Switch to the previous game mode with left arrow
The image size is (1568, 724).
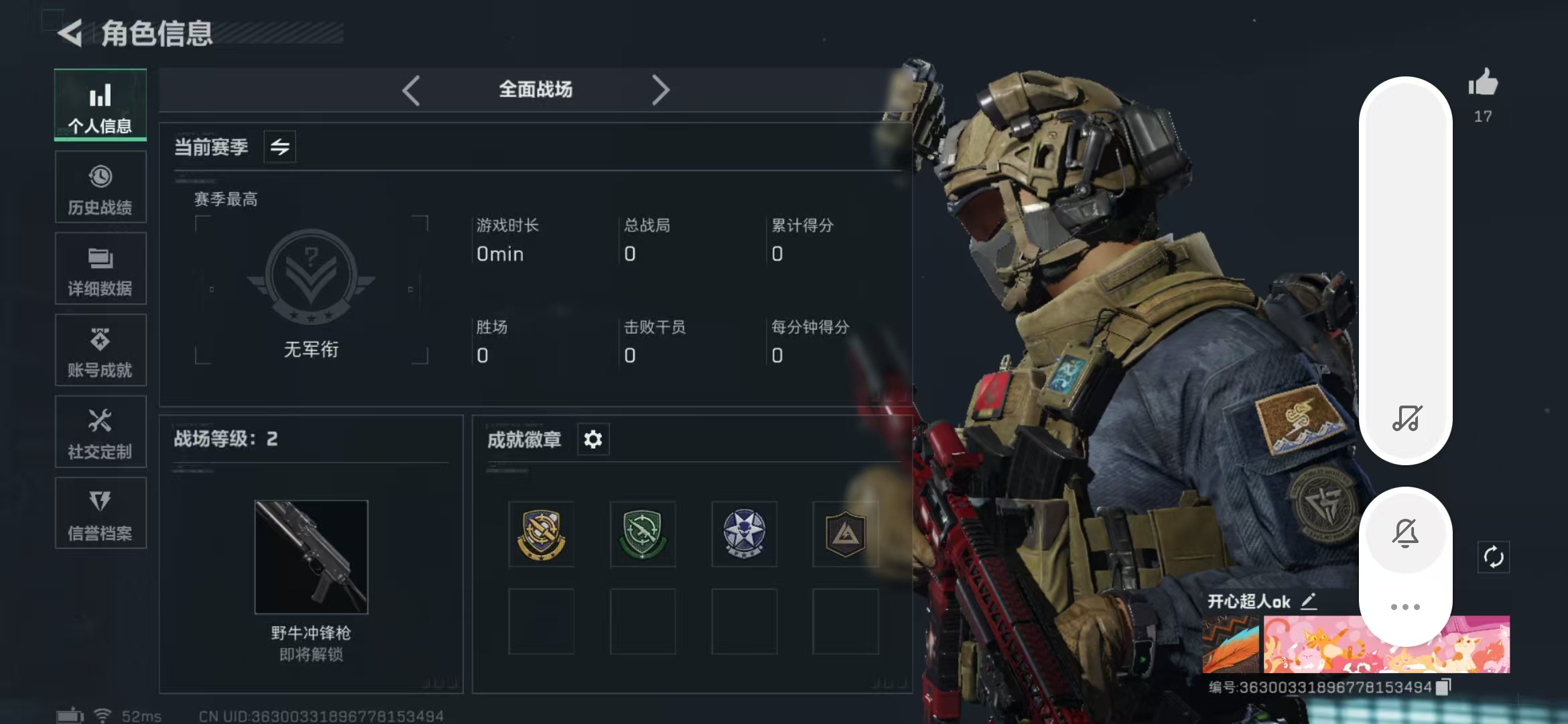click(411, 90)
